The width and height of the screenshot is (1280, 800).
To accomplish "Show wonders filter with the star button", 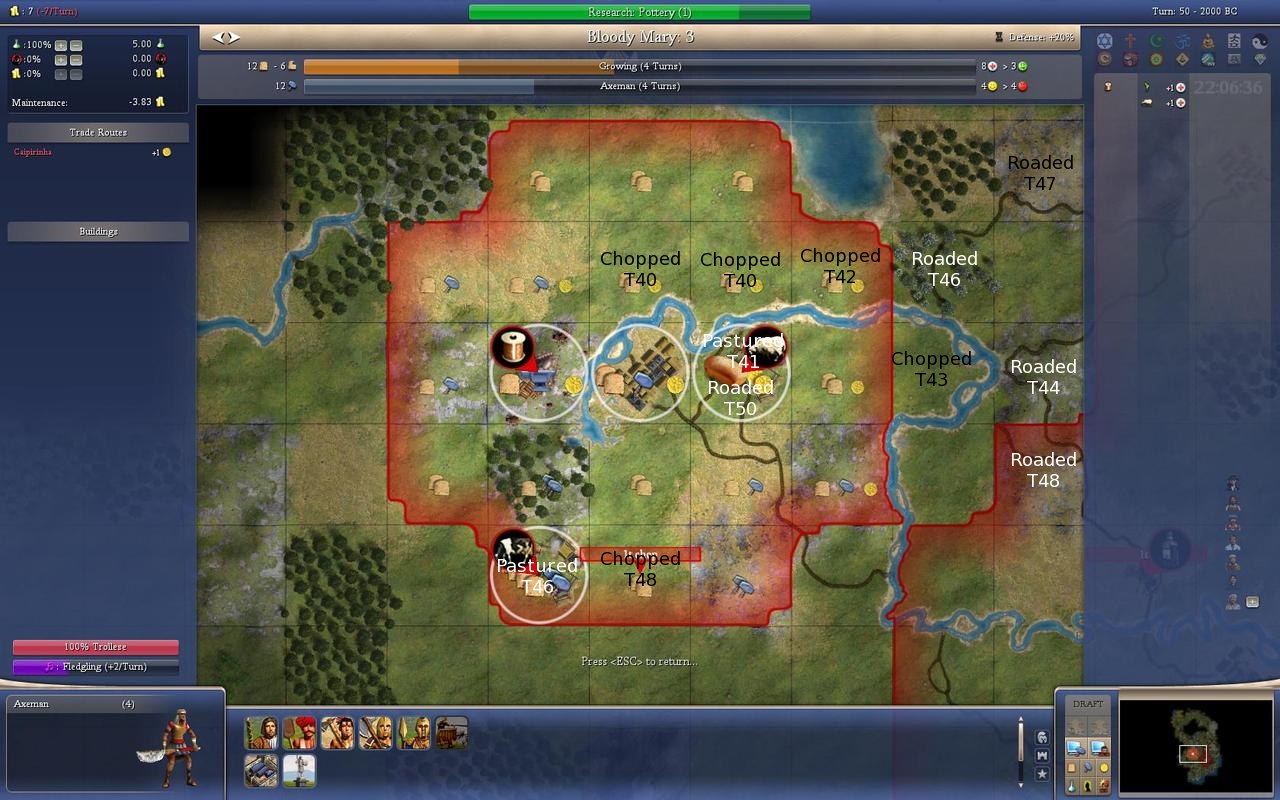I will (x=1042, y=773).
